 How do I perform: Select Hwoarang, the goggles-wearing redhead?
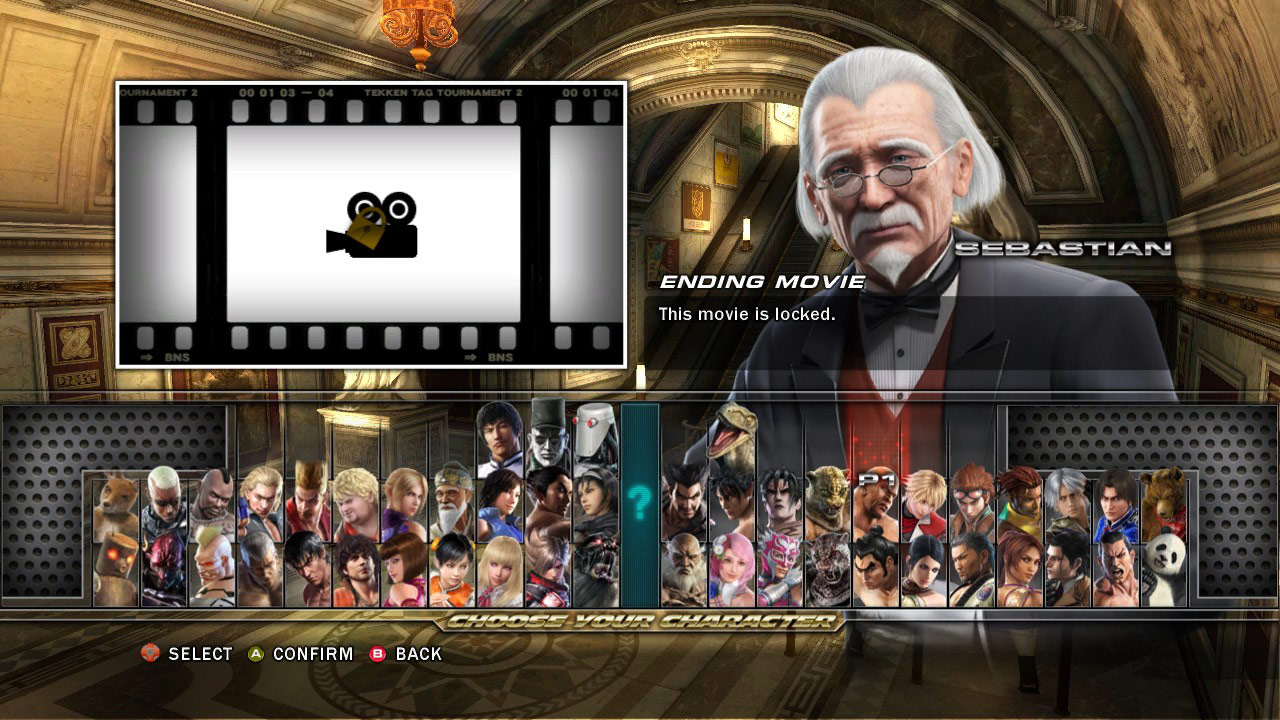click(x=970, y=495)
